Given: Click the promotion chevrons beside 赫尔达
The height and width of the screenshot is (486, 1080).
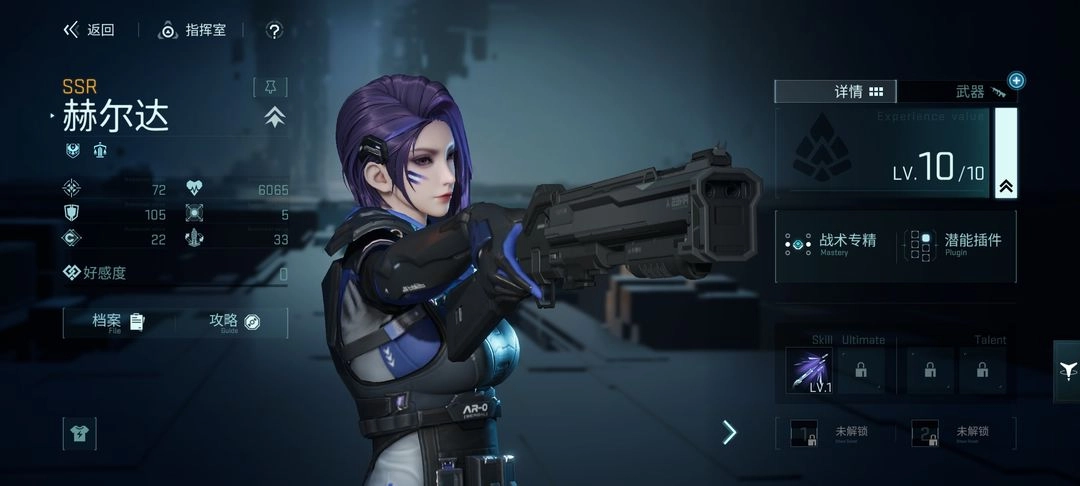Looking at the screenshot, I should (x=275, y=117).
